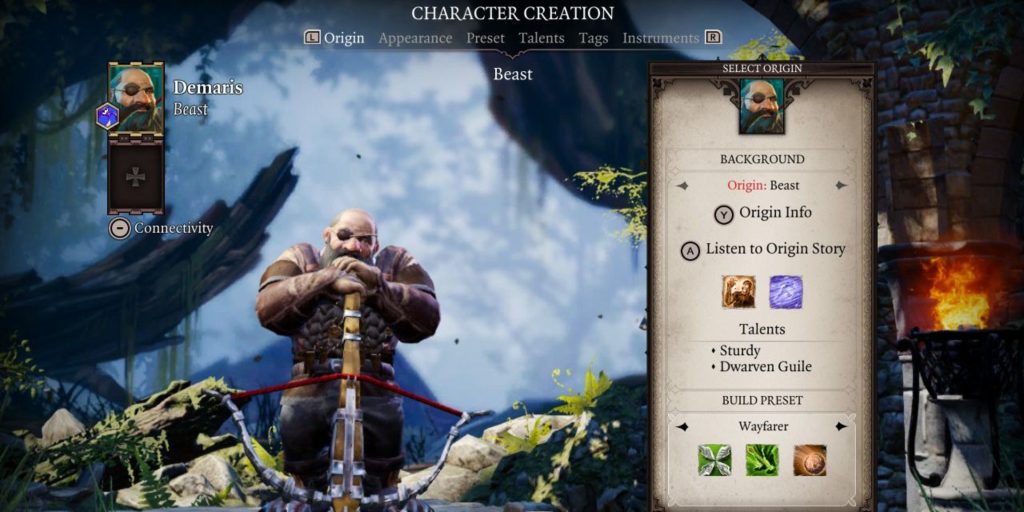This screenshot has height=512, width=1024.
Task: Click Beast's portrait in Select Origin panel
Action: (x=762, y=106)
